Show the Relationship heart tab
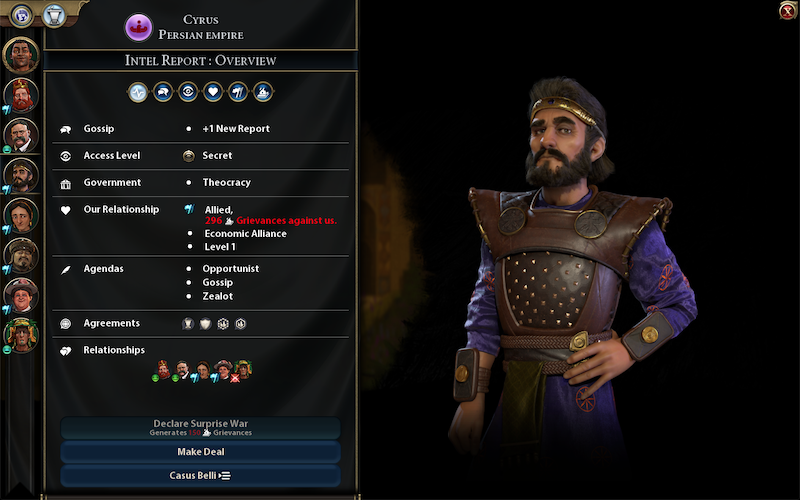The image size is (800, 500). point(213,92)
